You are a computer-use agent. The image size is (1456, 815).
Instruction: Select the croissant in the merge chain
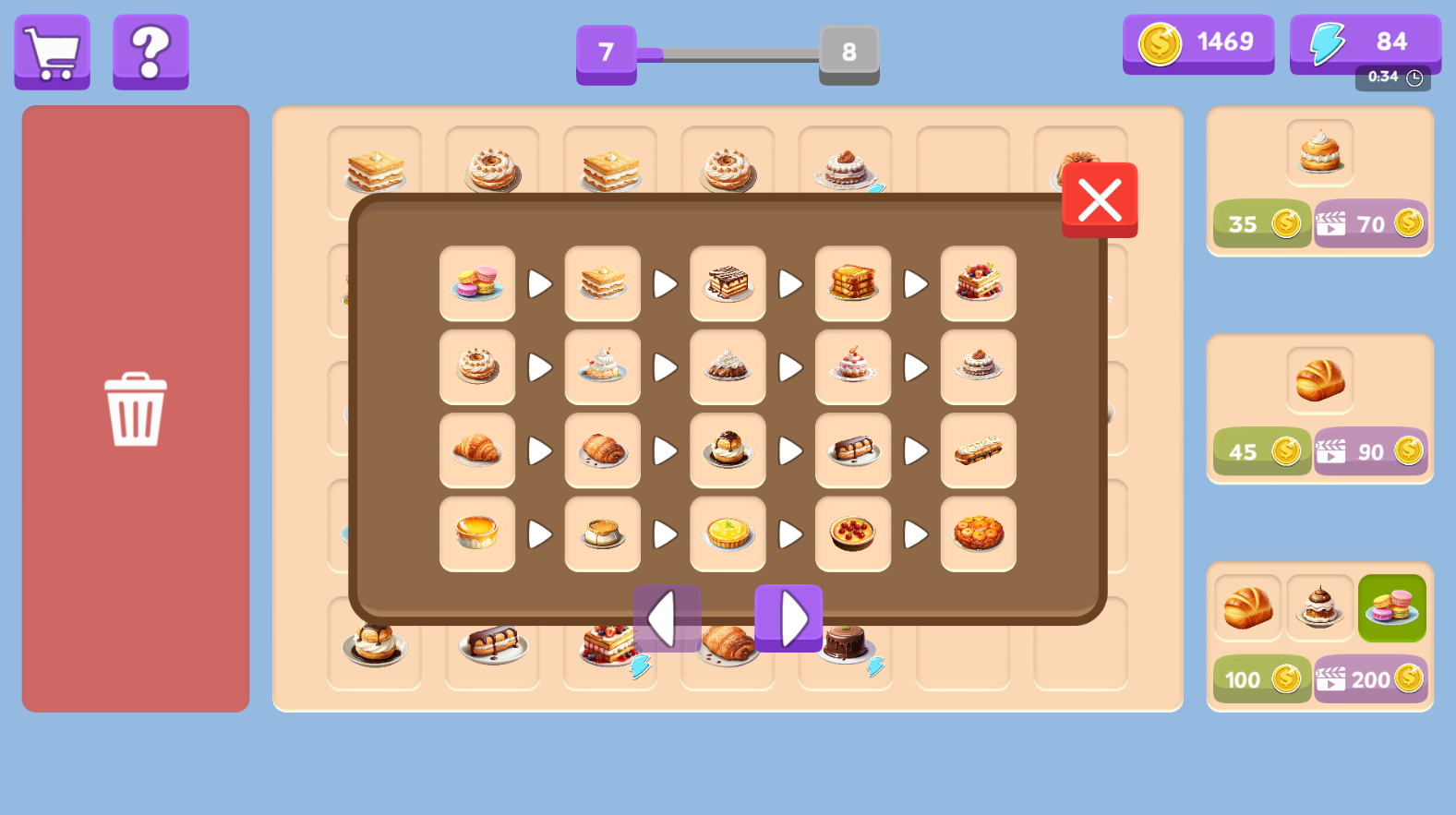point(476,451)
